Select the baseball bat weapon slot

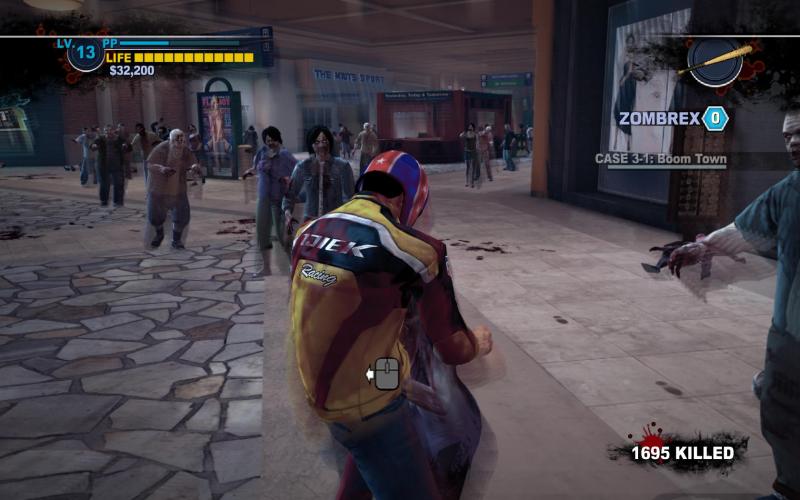(x=716, y=60)
